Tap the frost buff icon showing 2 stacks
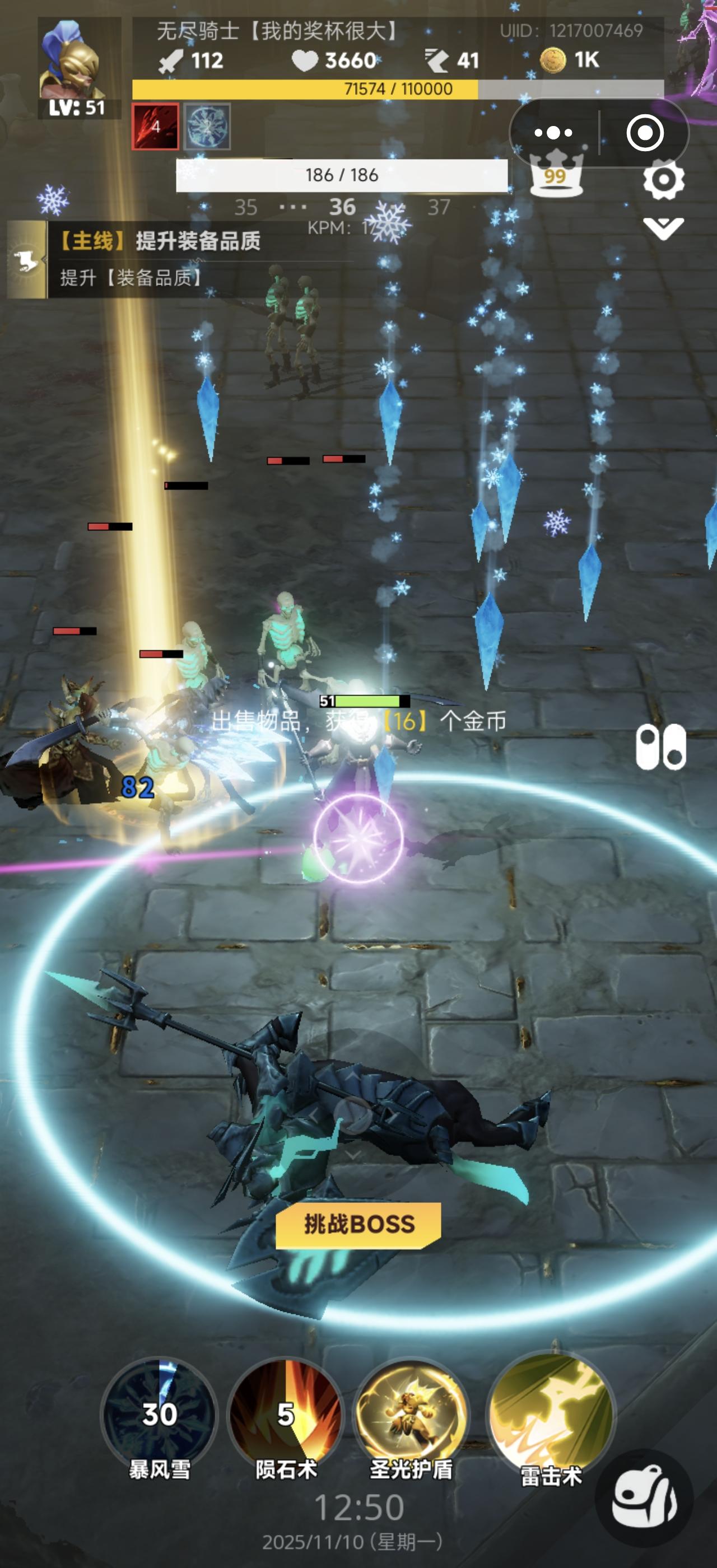Viewport: 717px width, 1568px height. pyautogui.click(x=207, y=125)
